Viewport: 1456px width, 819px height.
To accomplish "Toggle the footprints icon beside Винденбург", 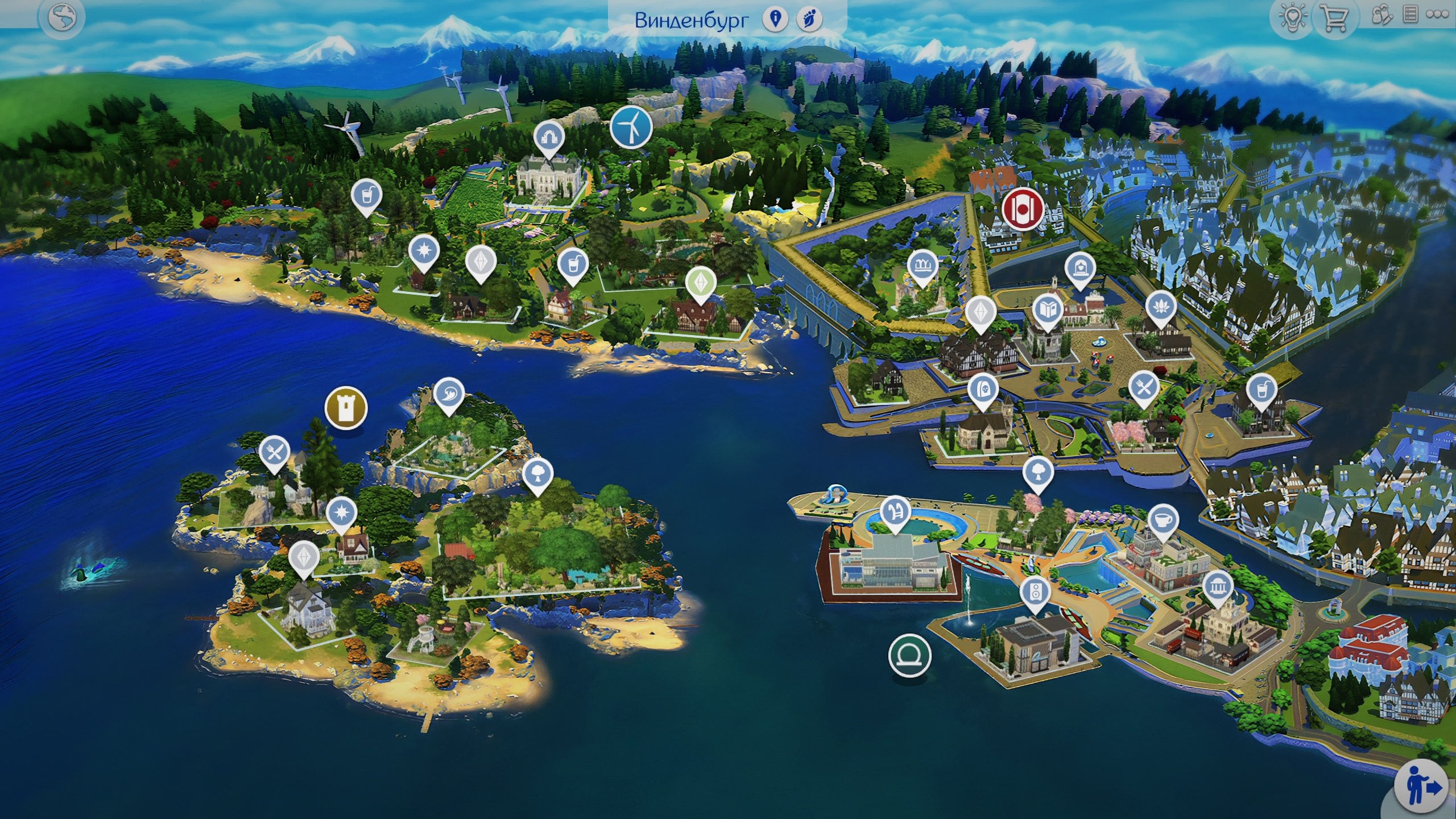I will pos(809,19).
